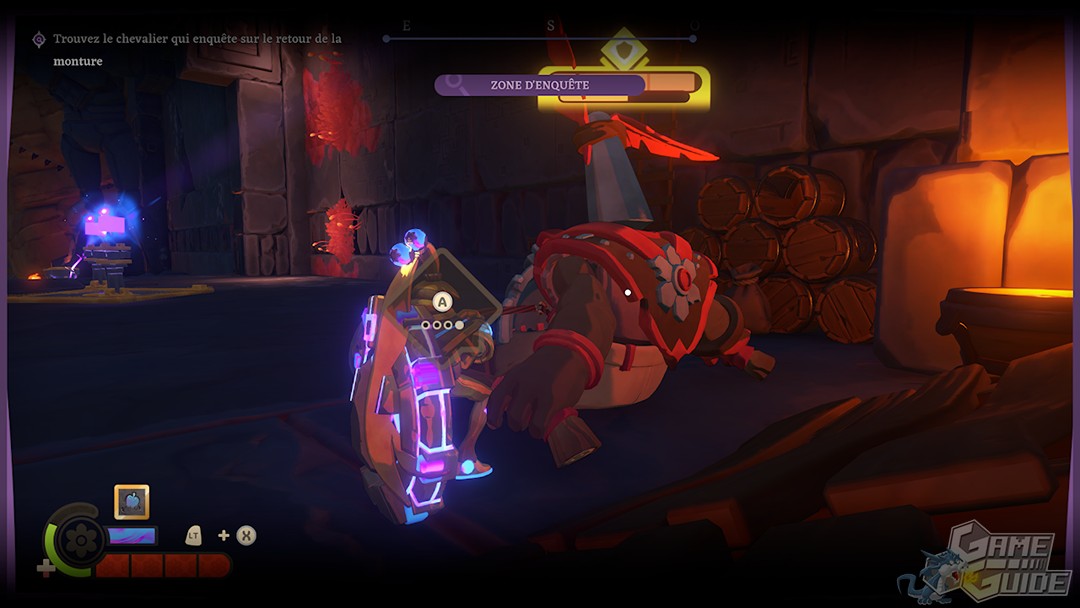The height and width of the screenshot is (608, 1080).
Task: Click the yellow shield diamond marker
Action: [x=624, y=51]
